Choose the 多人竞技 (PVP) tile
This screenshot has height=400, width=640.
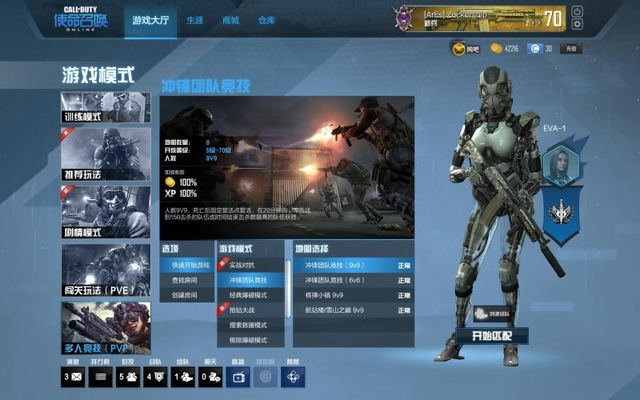pos(106,327)
